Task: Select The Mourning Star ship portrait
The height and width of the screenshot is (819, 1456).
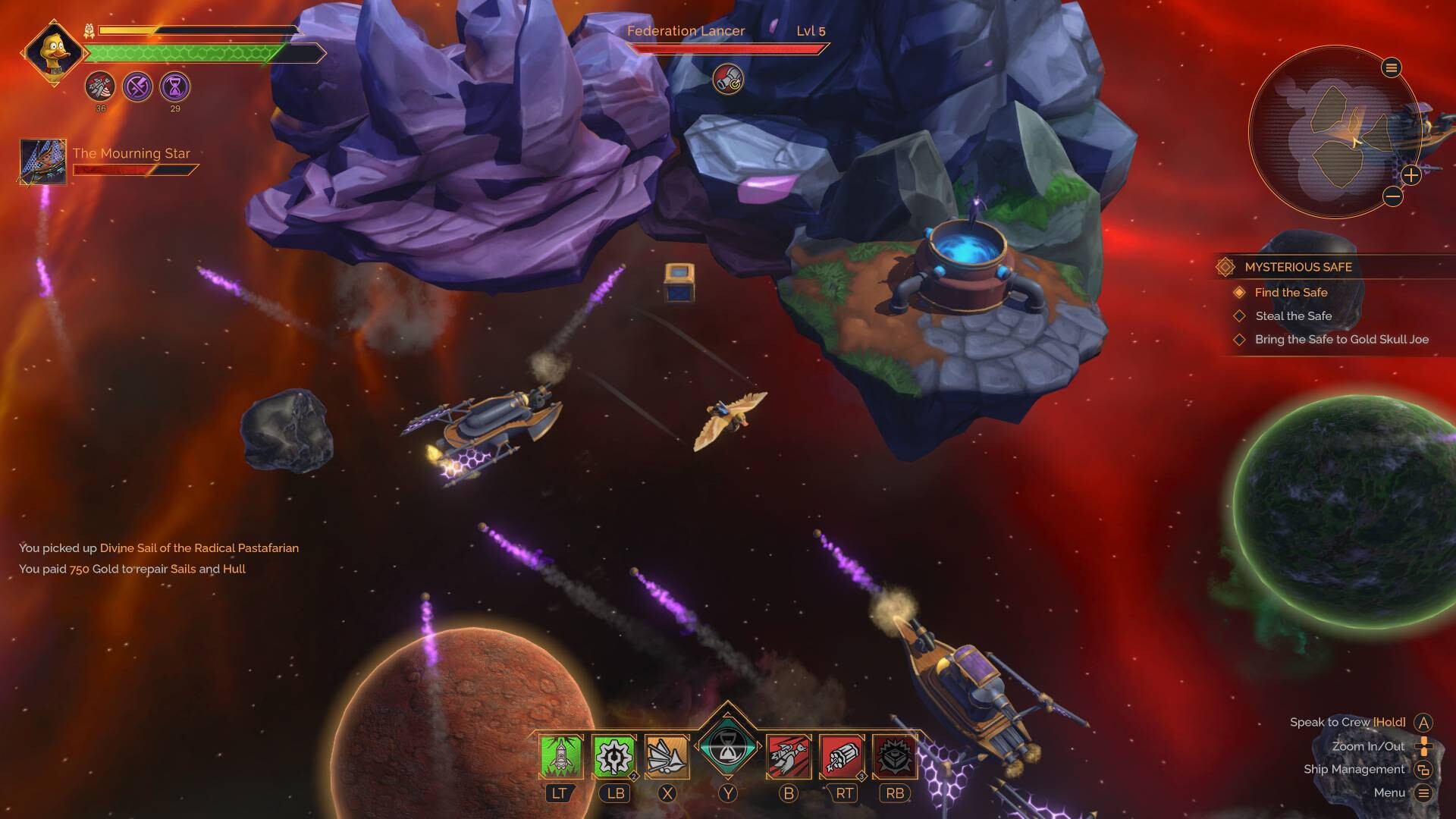Action: point(43,161)
